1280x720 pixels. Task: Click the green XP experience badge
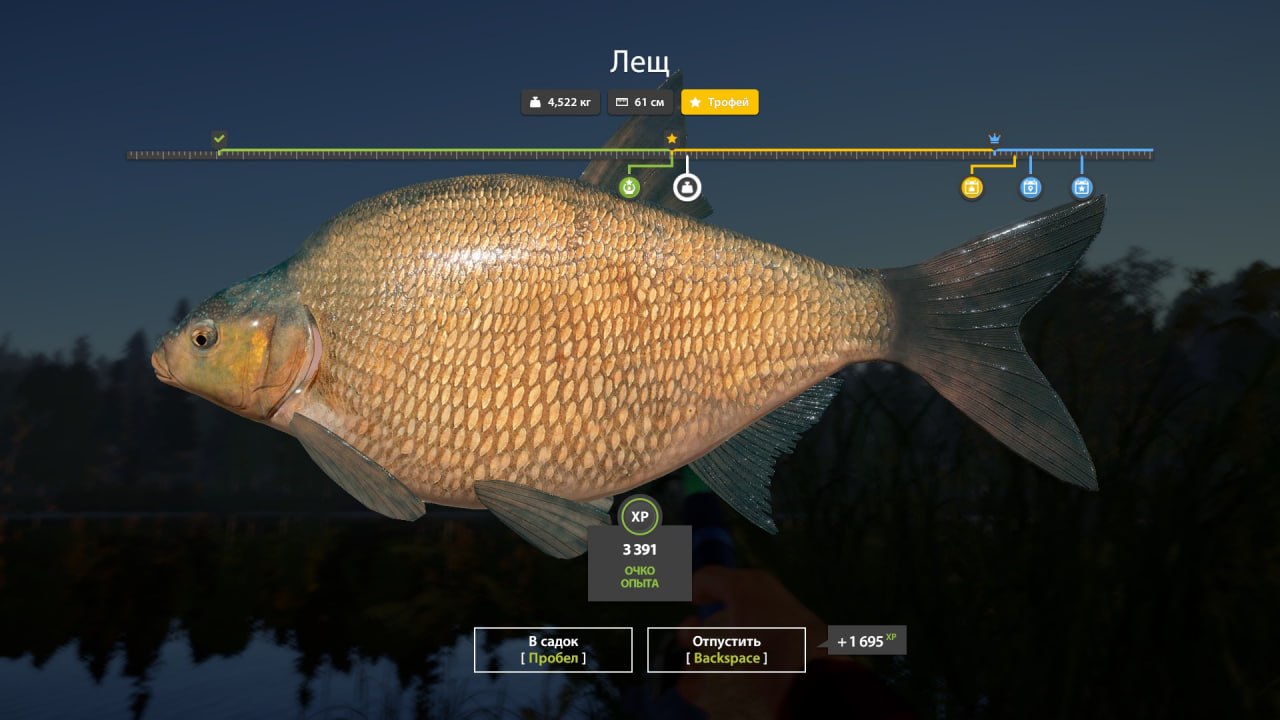tap(640, 516)
